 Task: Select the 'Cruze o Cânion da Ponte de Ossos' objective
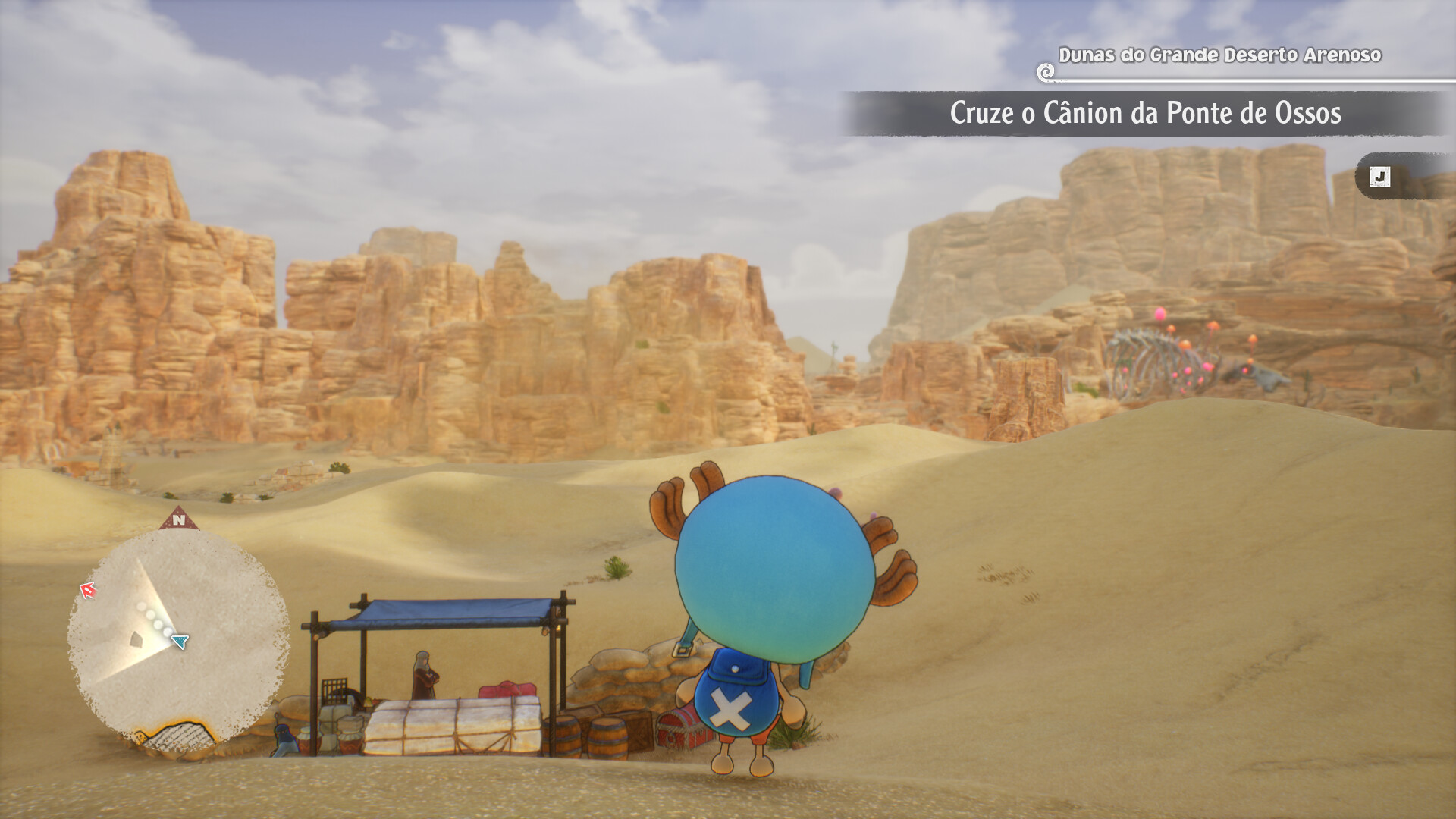tap(1144, 114)
